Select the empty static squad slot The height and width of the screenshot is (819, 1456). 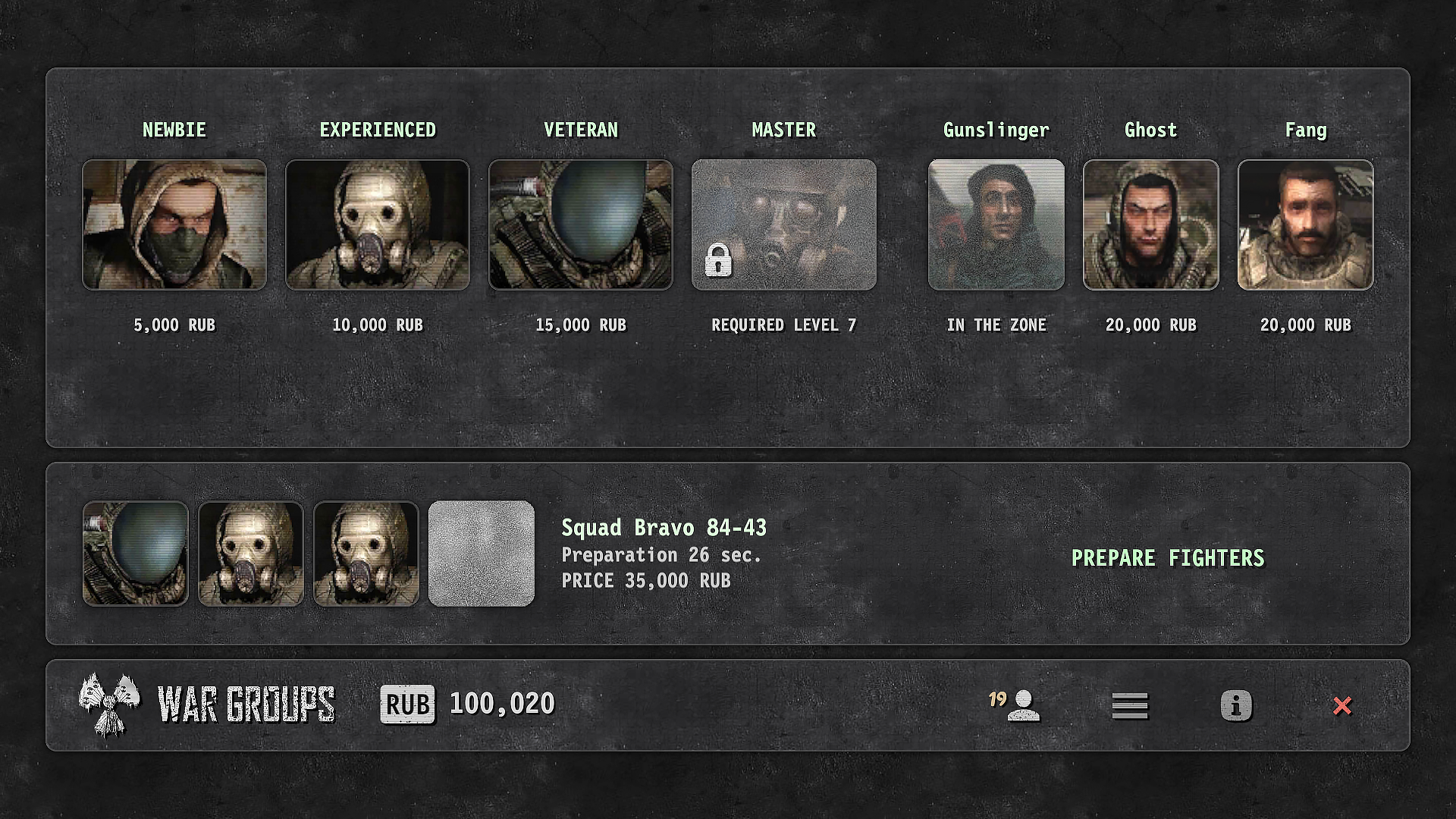point(482,553)
